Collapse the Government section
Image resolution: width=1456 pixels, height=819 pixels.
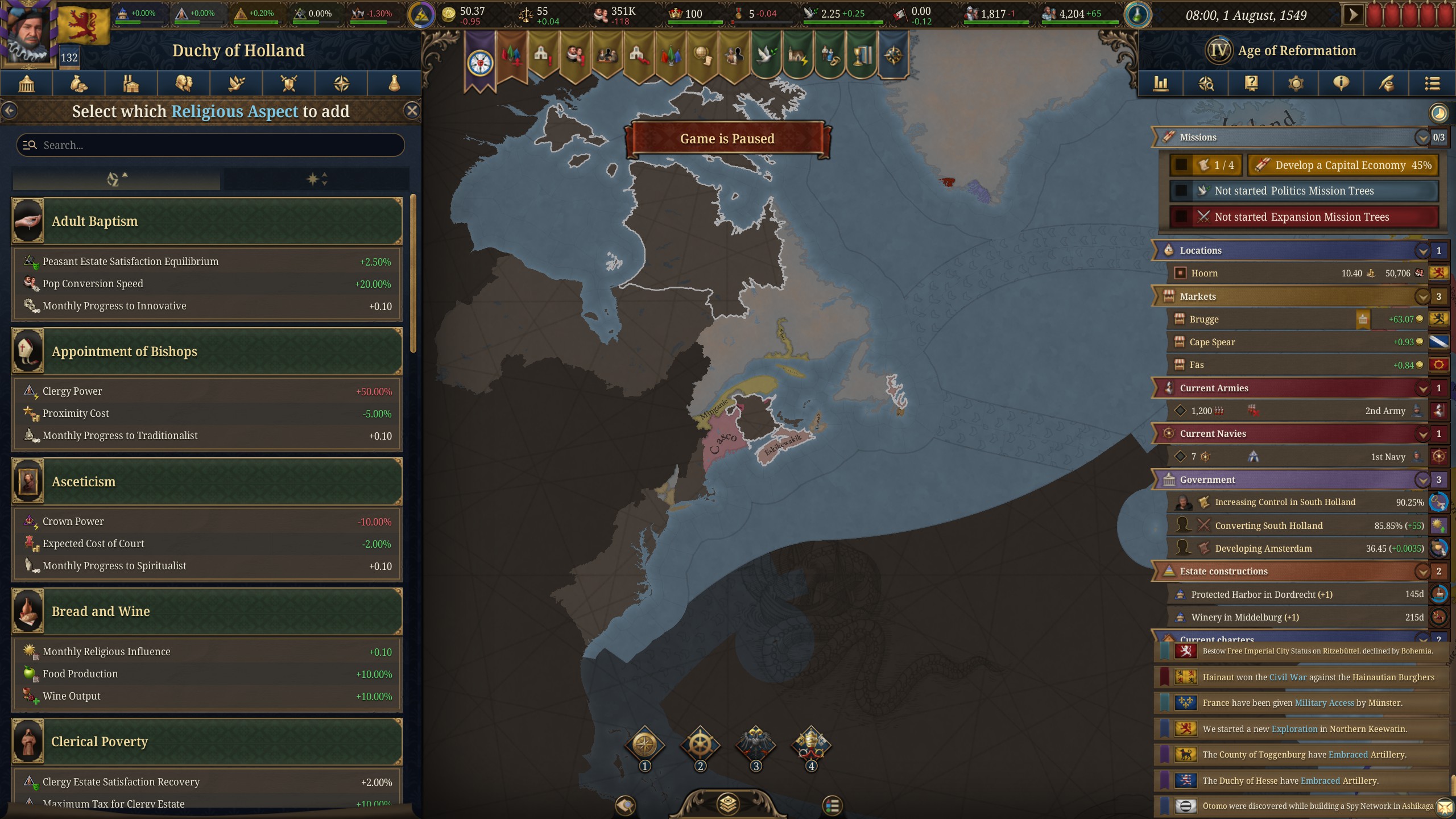[1422, 479]
